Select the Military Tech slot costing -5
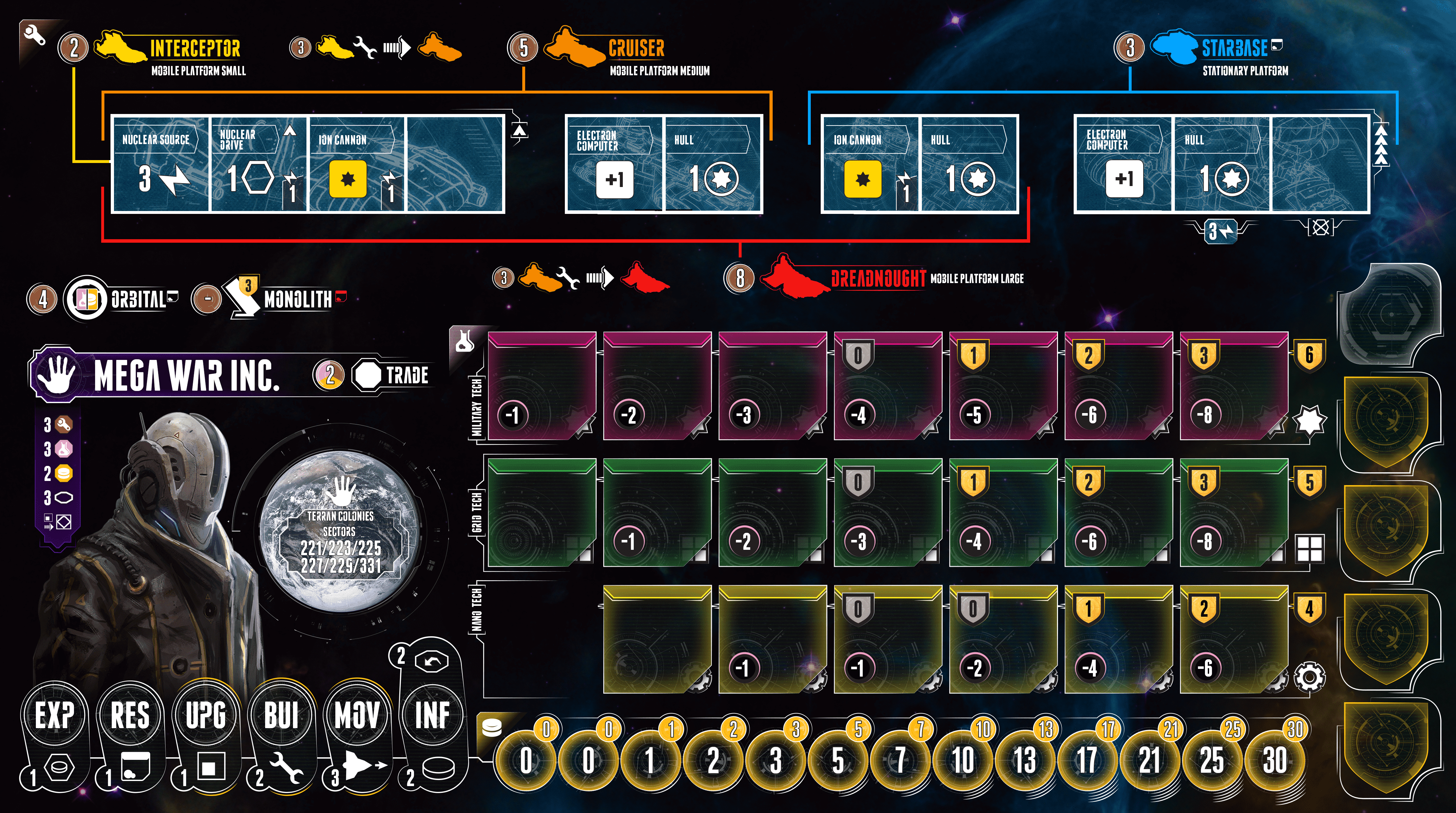 (x=1003, y=386)
